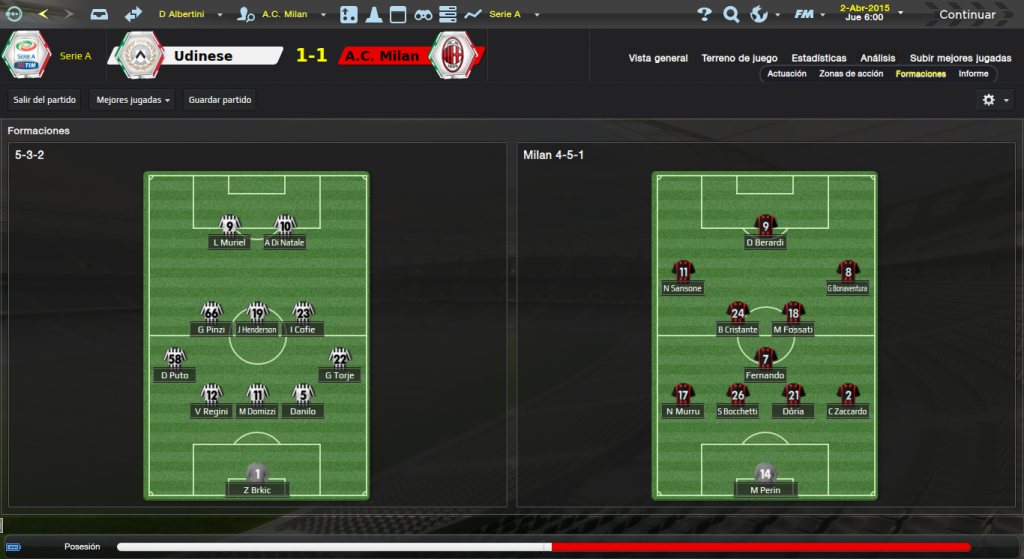The width and height of the screenshot is (1024, 559).
Task: Exit match via Salir del partido
Action: pos(44,100)
